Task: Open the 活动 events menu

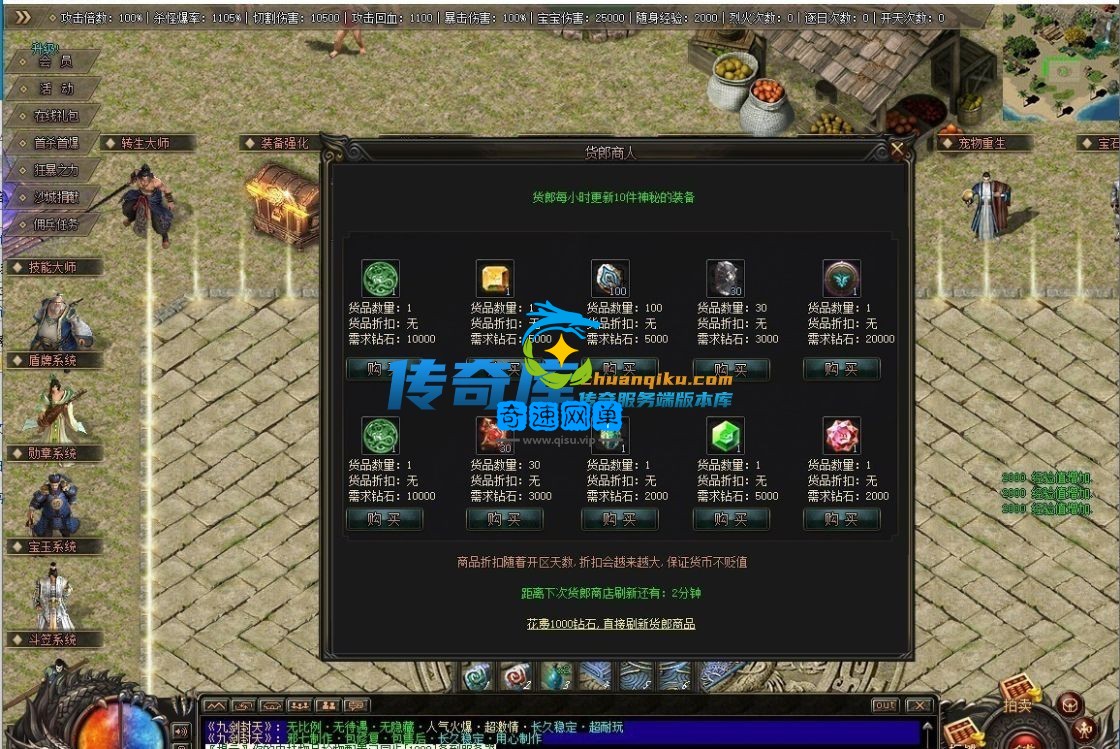Action: pos(56,89)
